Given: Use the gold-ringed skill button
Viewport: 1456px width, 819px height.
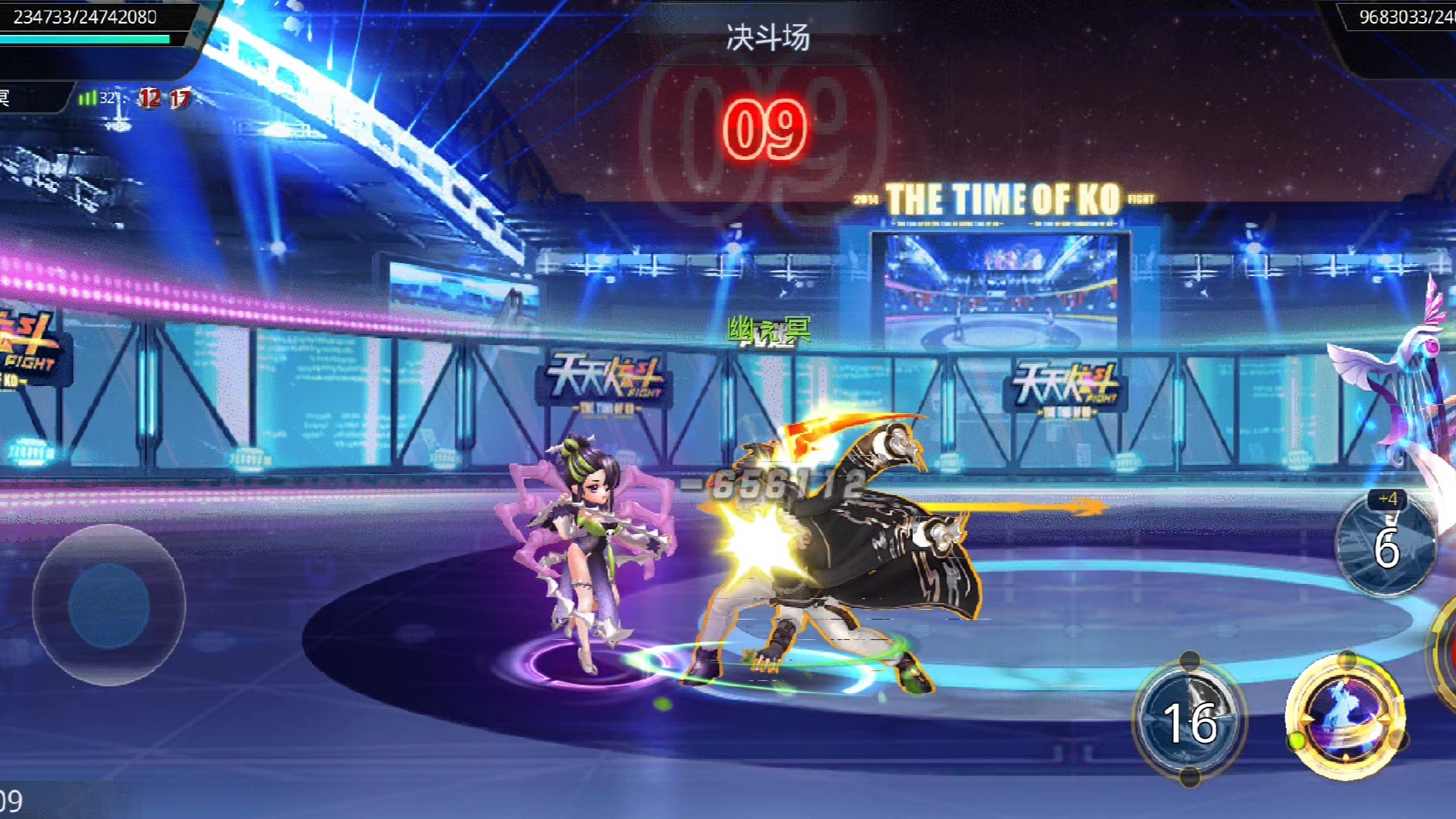Looking at the screenshot, I should [x=1345, y=716].
